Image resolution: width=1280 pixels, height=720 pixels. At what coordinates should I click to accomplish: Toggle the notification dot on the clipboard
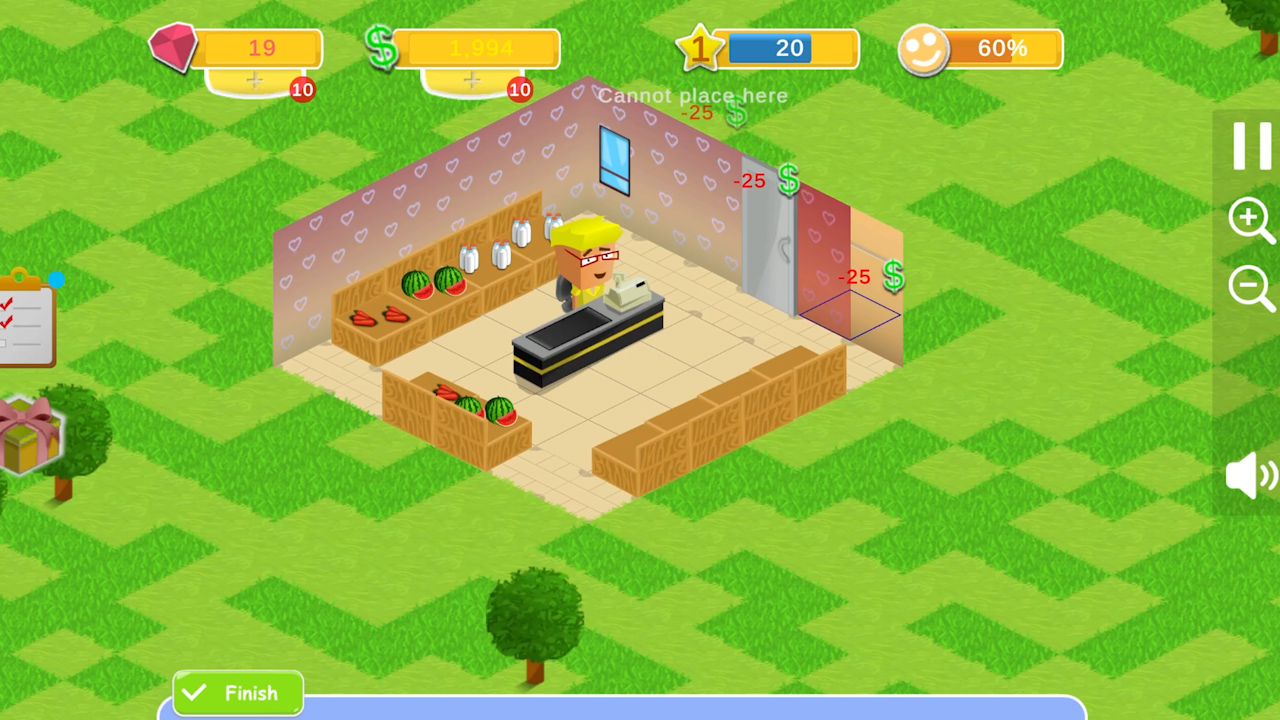[x=57, y=280]
